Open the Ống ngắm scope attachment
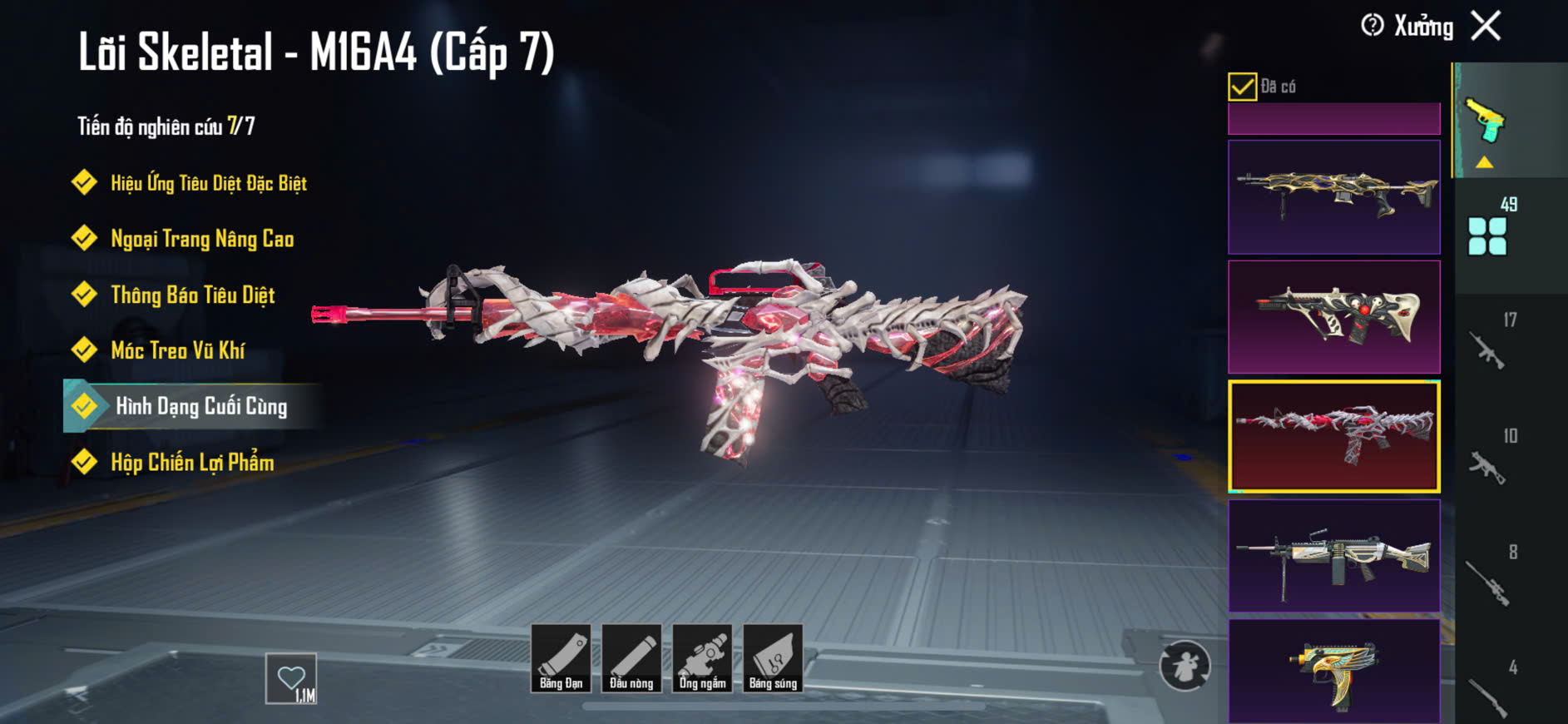This screenshot has height=724, width=1568. tap(702, 658)
